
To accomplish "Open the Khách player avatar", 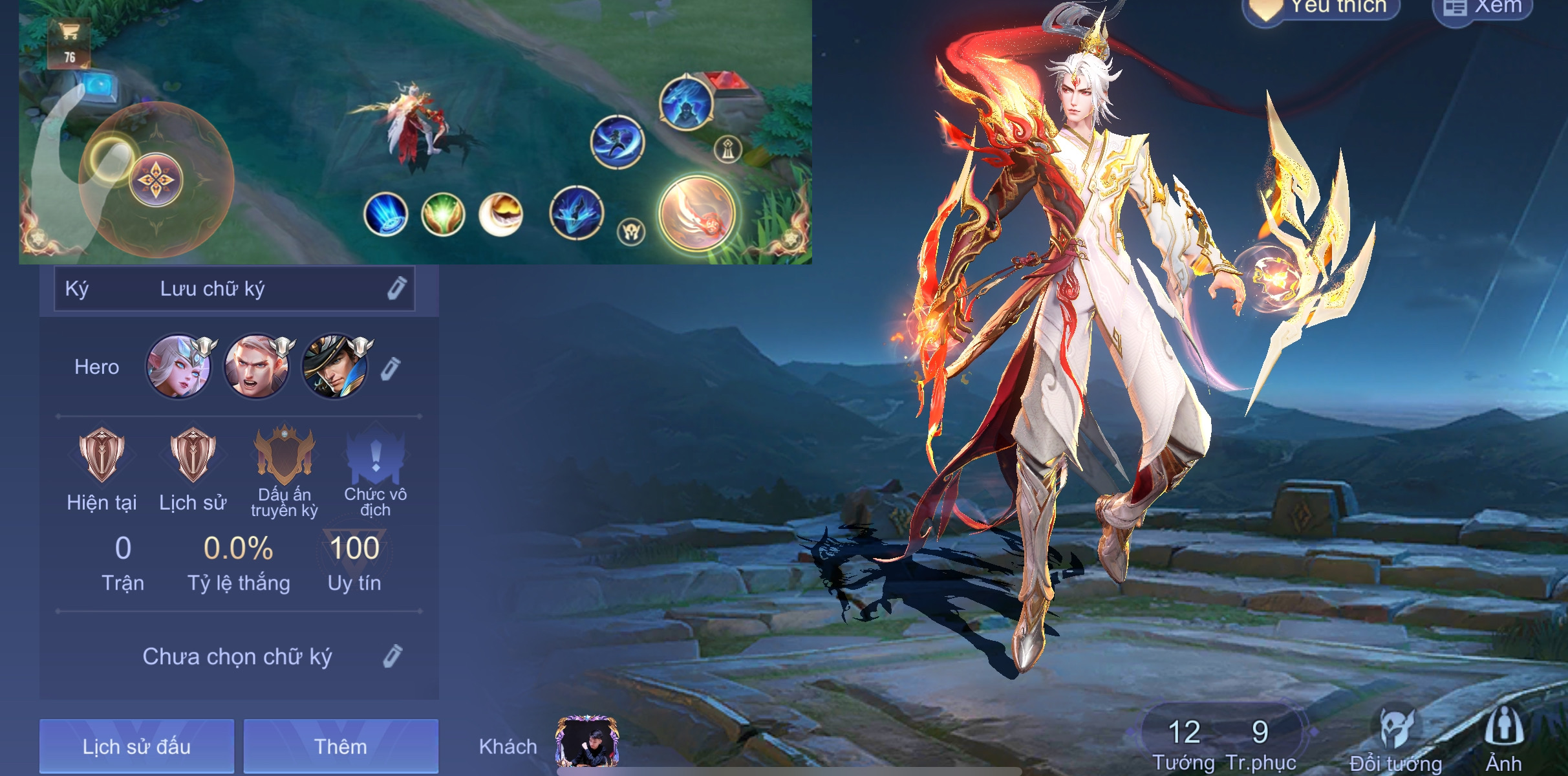I will (x=587, y=742).
